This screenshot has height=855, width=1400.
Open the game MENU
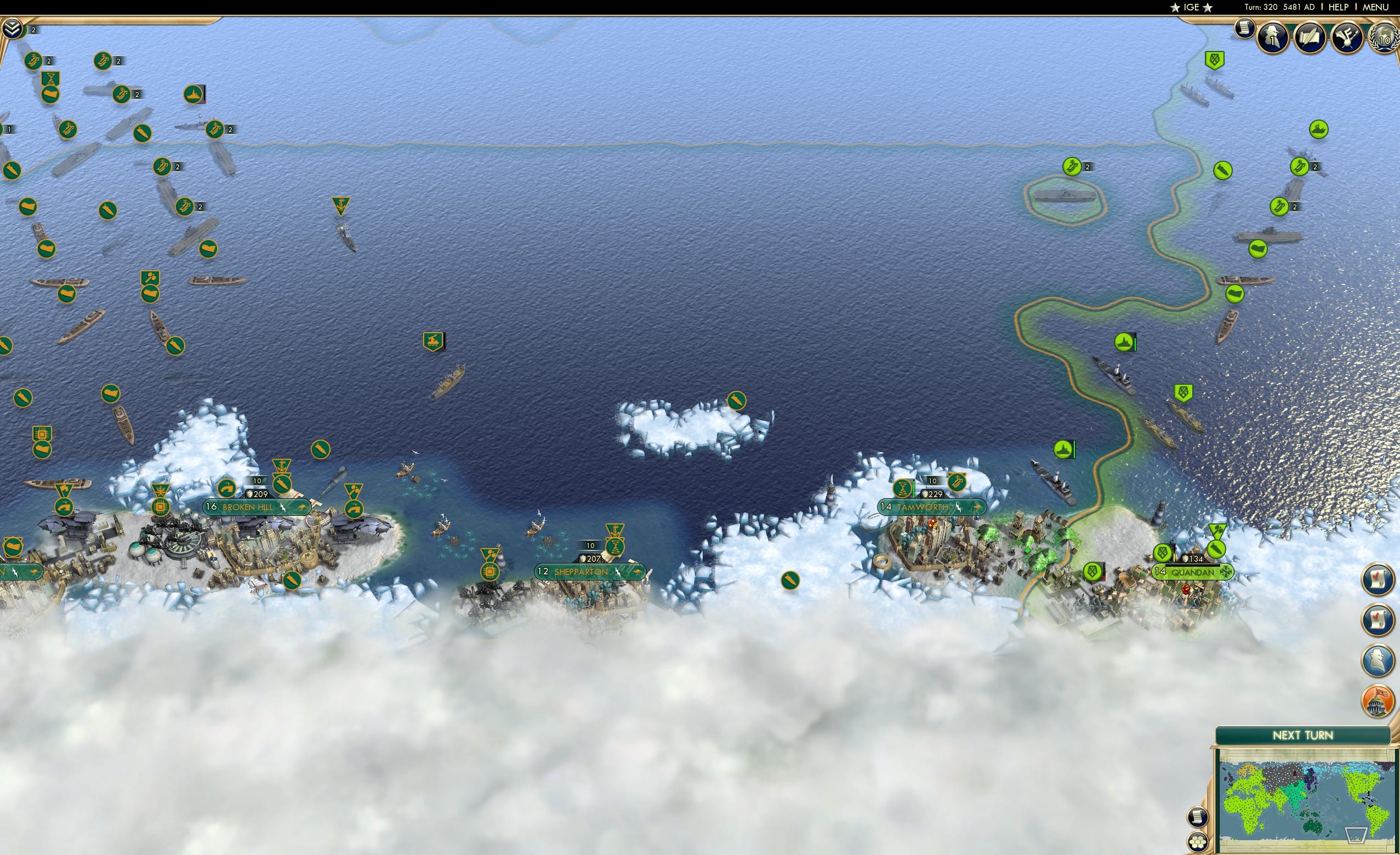pos(1375,7)
